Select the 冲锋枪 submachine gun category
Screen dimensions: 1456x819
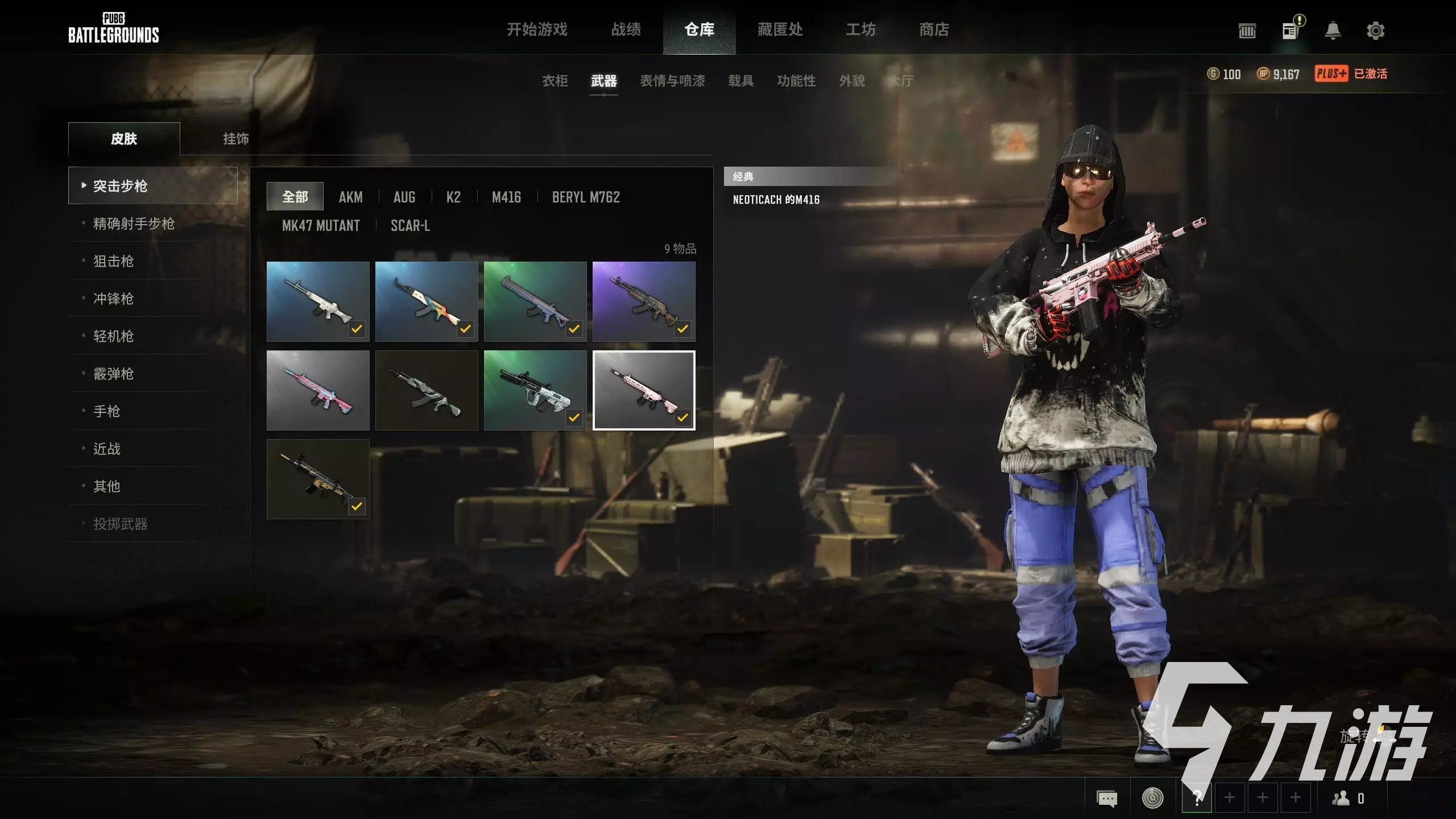(113, 299)
